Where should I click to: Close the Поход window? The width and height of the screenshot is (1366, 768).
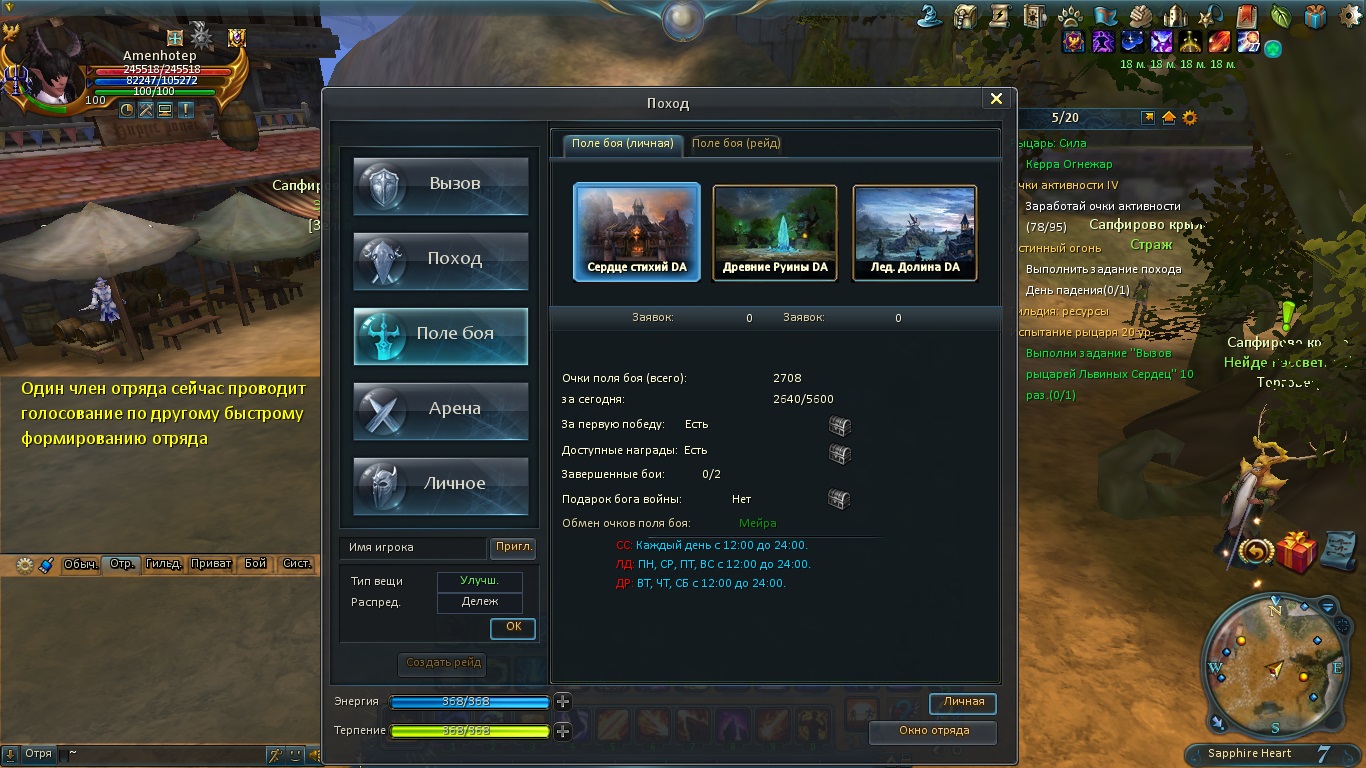pyautogui.click(x=996, y=99)
